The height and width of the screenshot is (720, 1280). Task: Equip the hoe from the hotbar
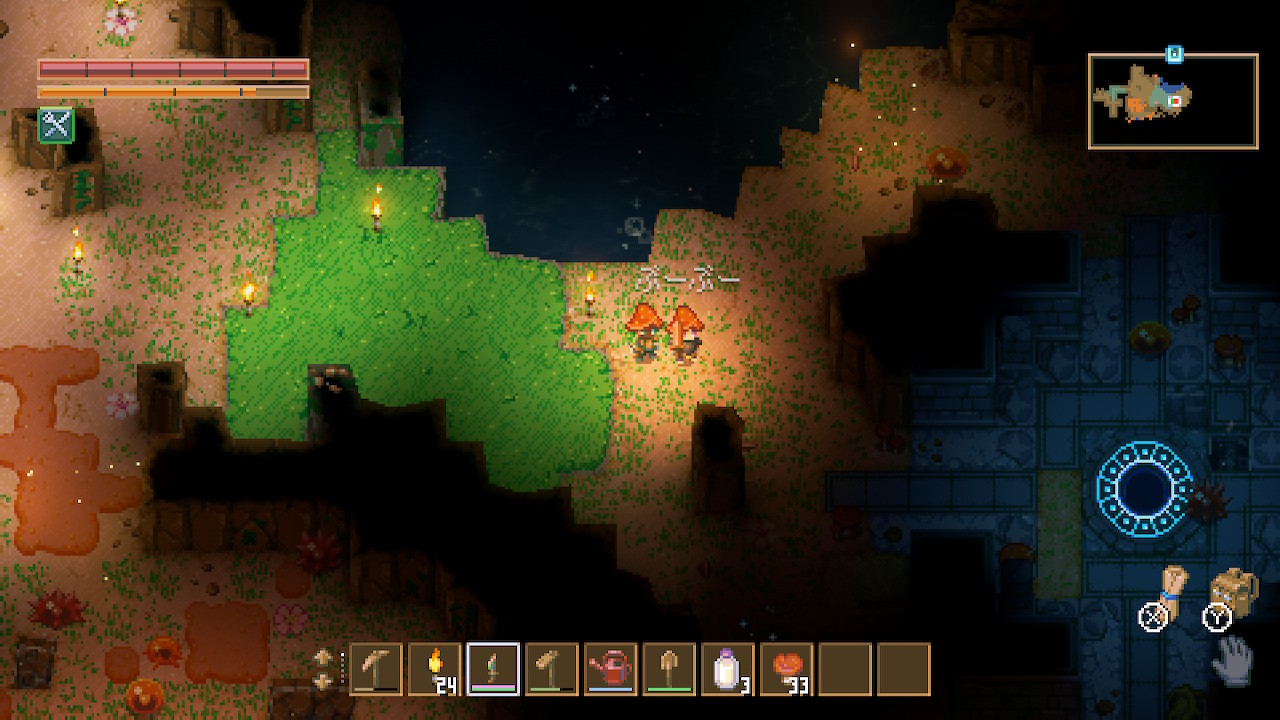click(x=552, y=669)
